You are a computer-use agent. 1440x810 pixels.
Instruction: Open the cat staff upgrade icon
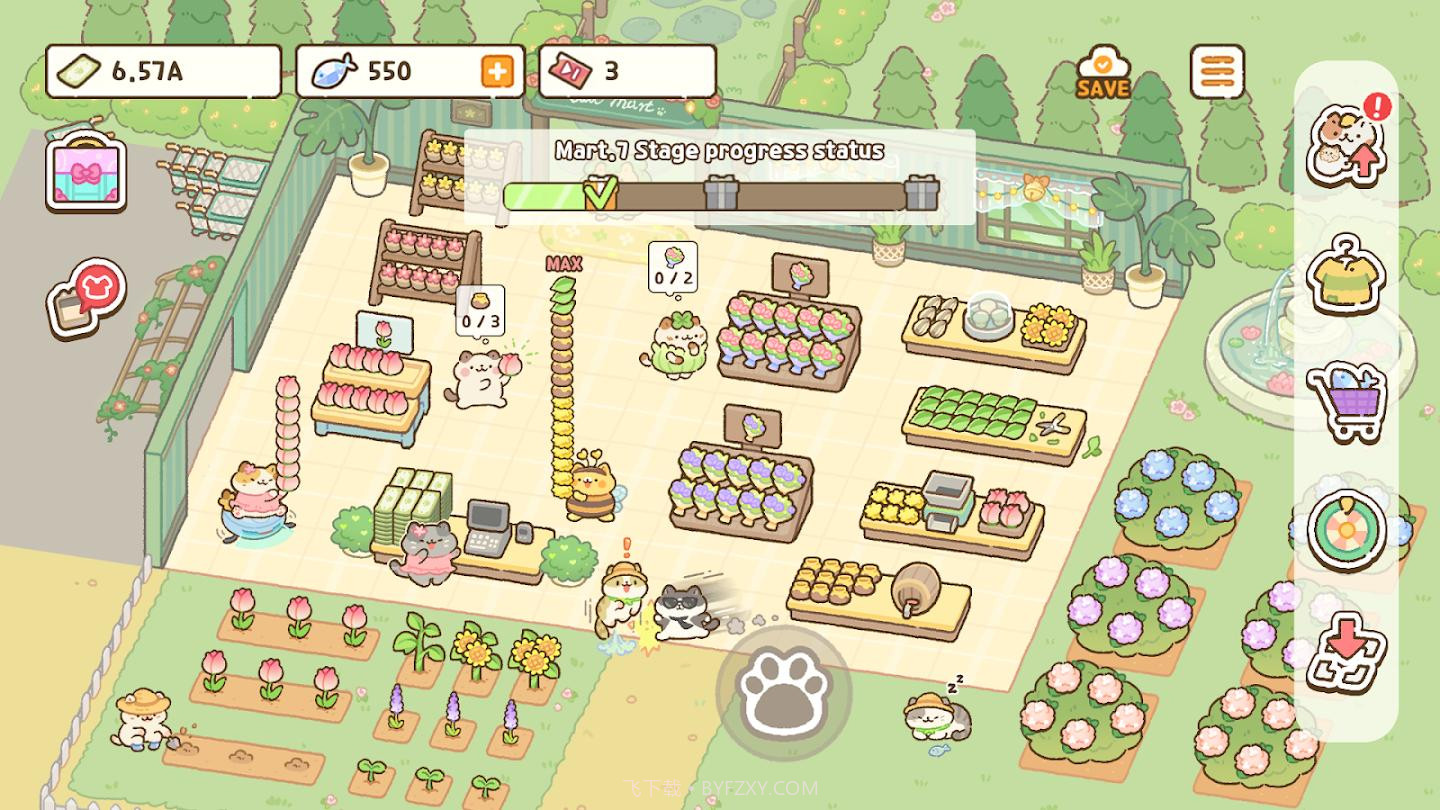click(1346, 146)
